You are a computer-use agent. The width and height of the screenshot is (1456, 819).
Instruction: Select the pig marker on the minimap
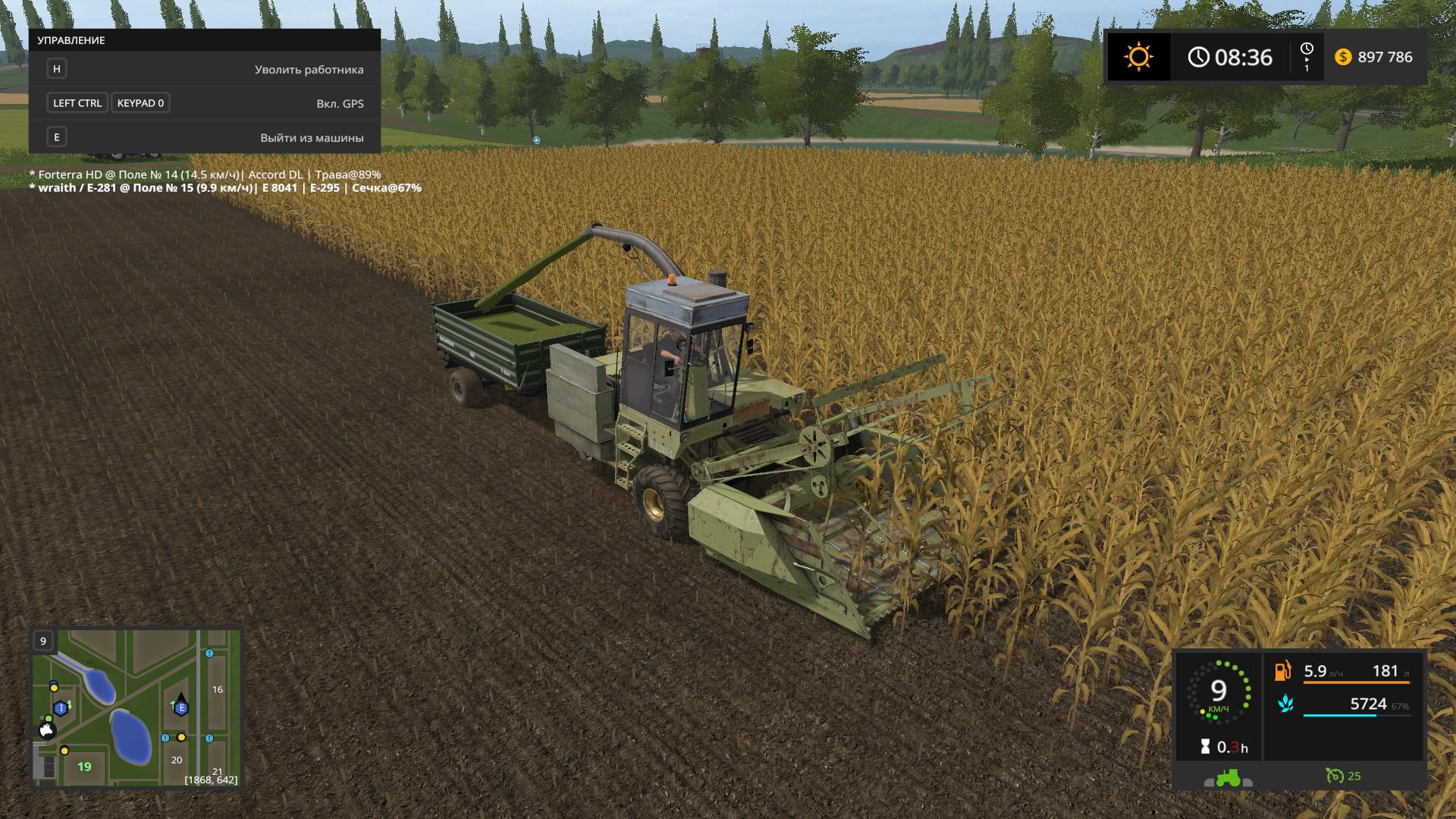pyautogui.click(x=47, y=730)
